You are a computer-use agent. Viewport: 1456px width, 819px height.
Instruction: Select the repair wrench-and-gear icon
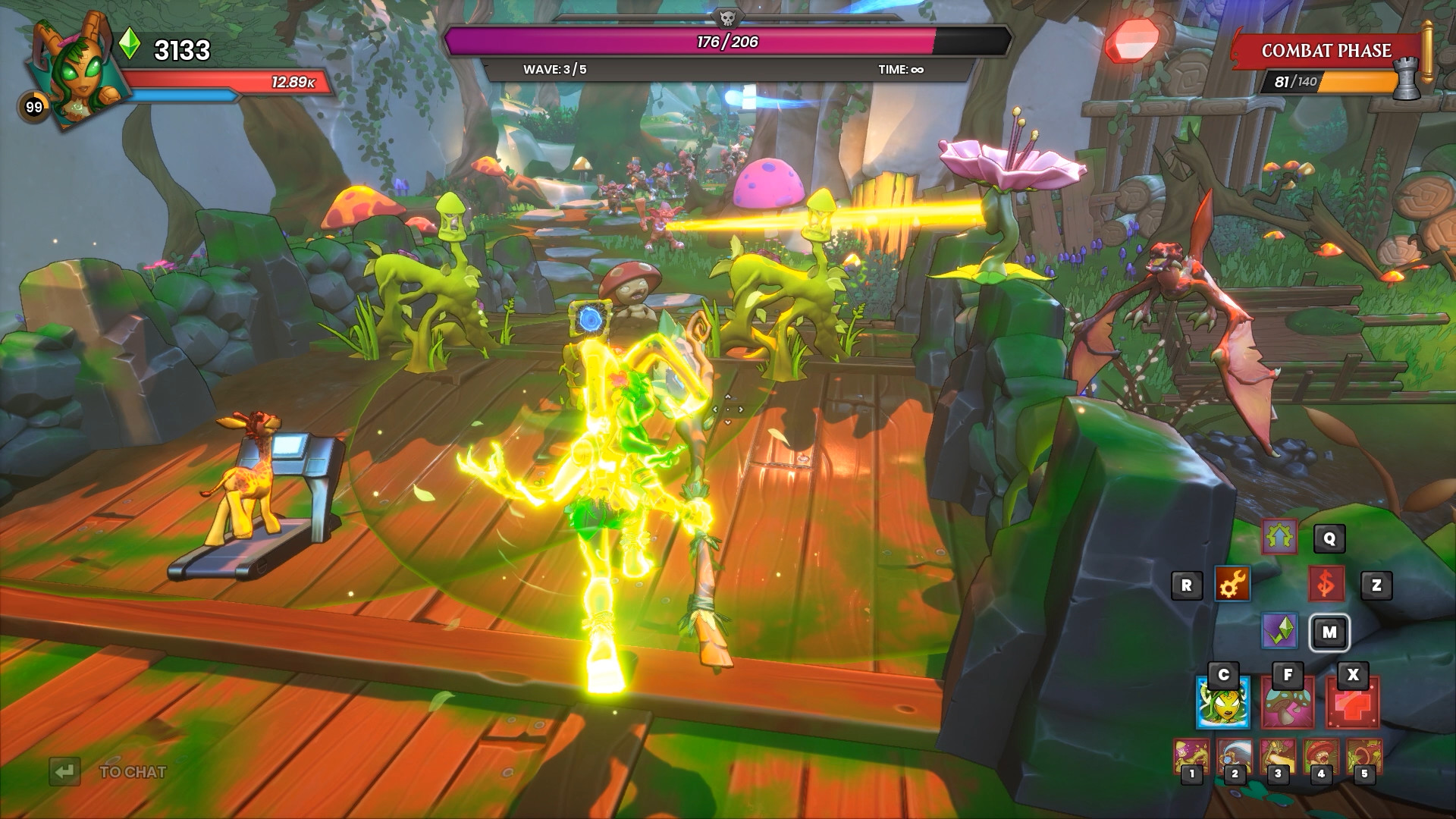coord(1232,585)
